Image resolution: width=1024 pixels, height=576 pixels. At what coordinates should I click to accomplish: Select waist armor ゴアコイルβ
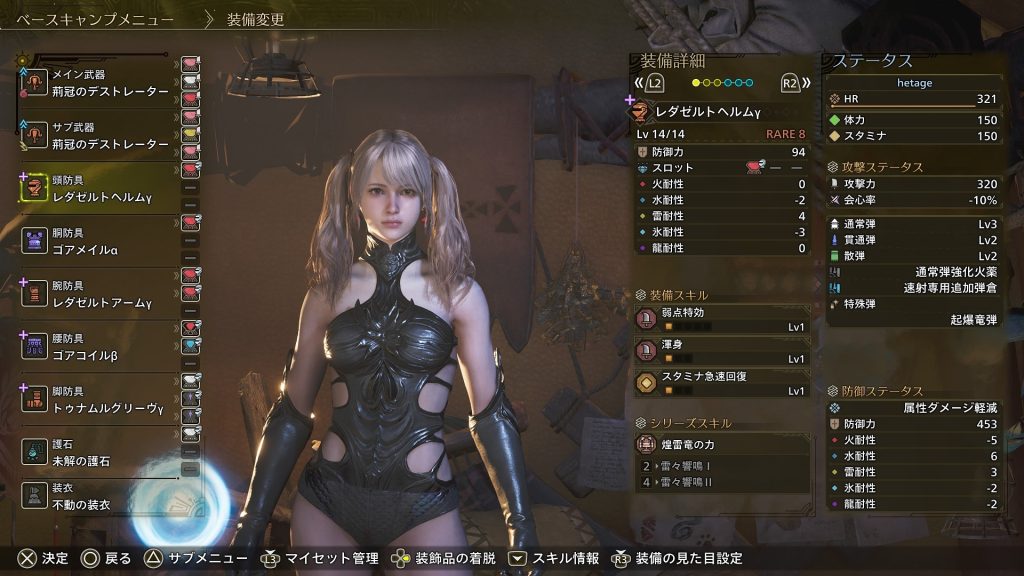(100, 347)
